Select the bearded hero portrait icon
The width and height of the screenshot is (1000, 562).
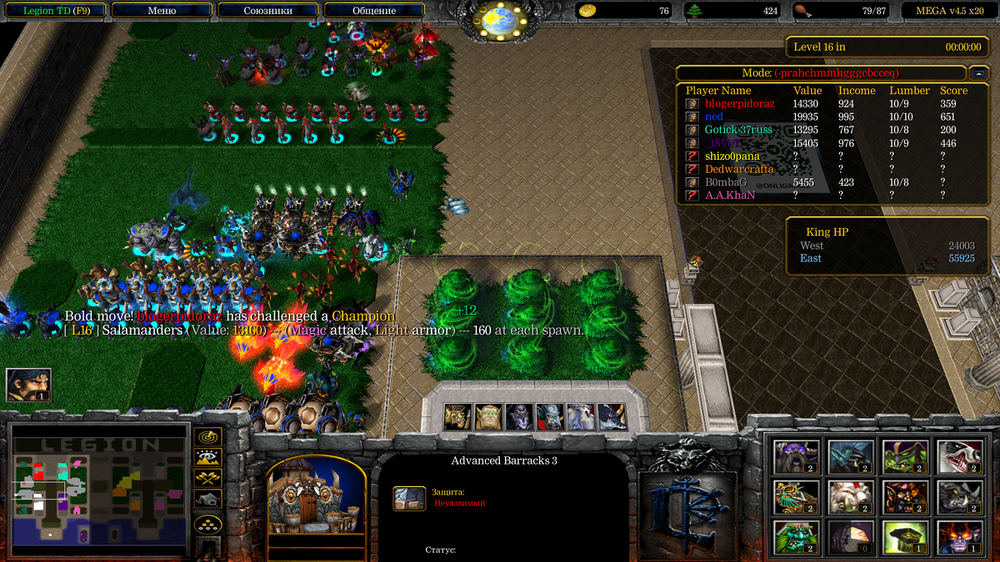[28, 385]
